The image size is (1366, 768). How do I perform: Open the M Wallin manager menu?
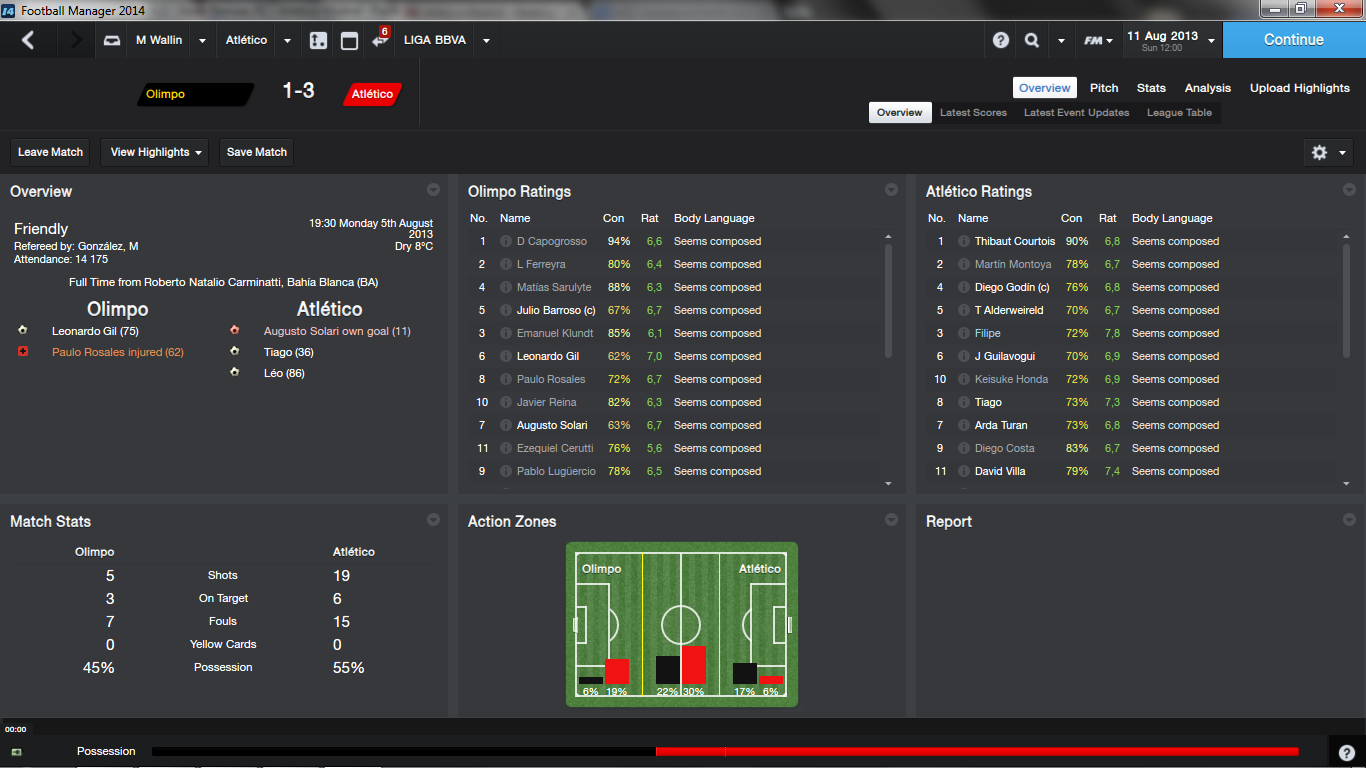tap(159, 40)
